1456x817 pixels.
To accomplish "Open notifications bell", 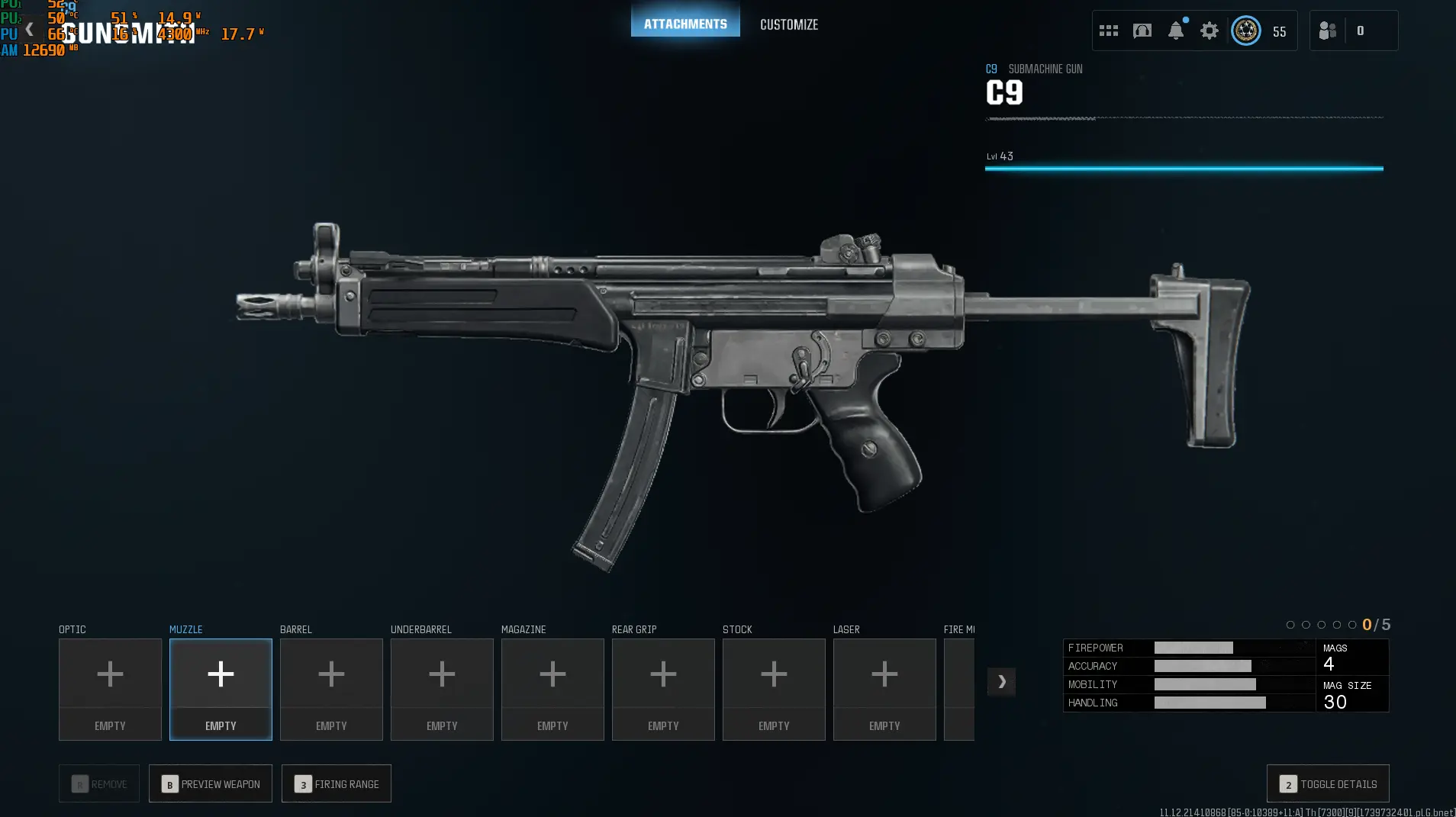I will tap(1175, 31).
